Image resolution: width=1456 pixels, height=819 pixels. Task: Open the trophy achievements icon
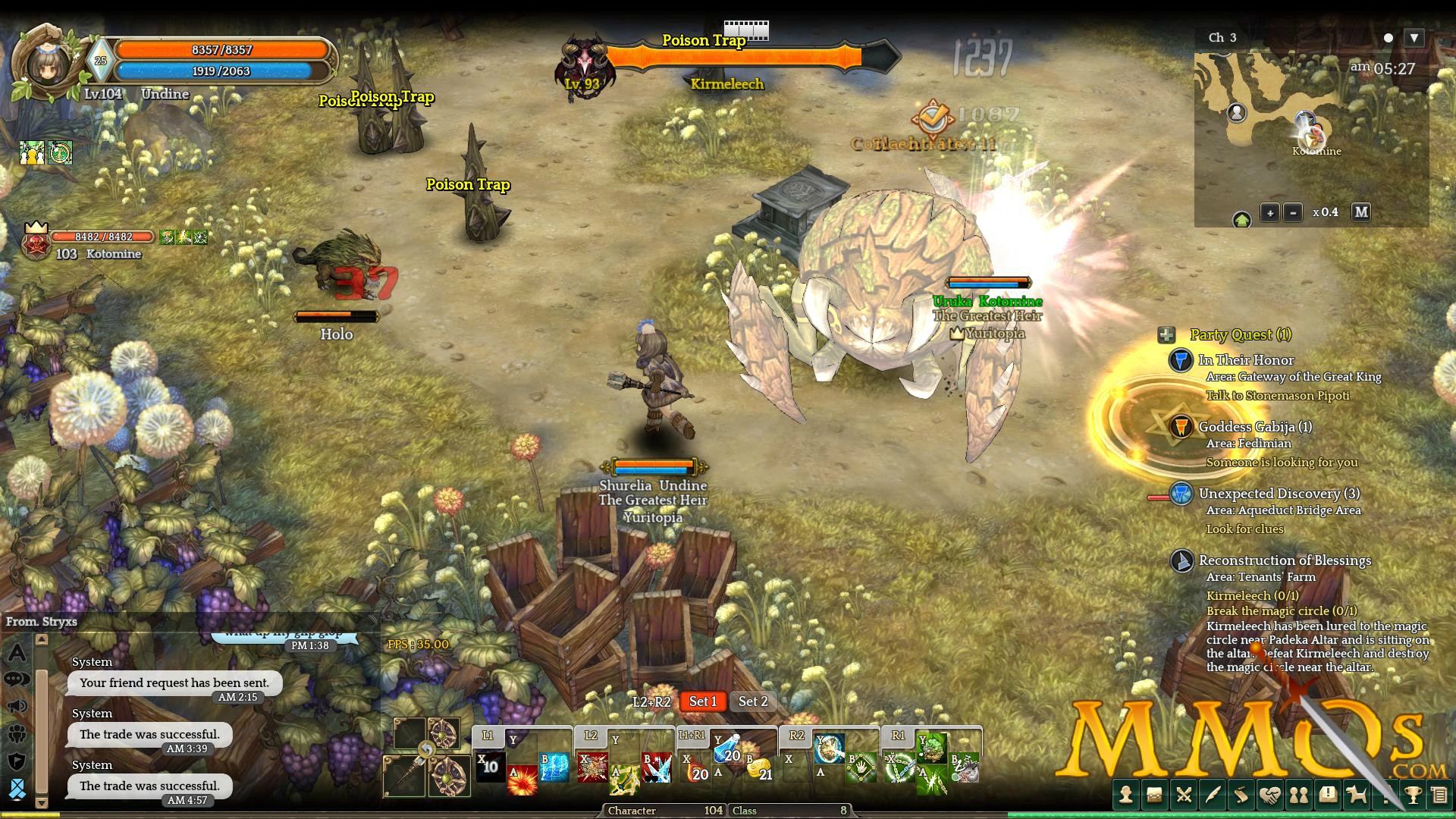pyautogui.click(x=1413, y=795)
